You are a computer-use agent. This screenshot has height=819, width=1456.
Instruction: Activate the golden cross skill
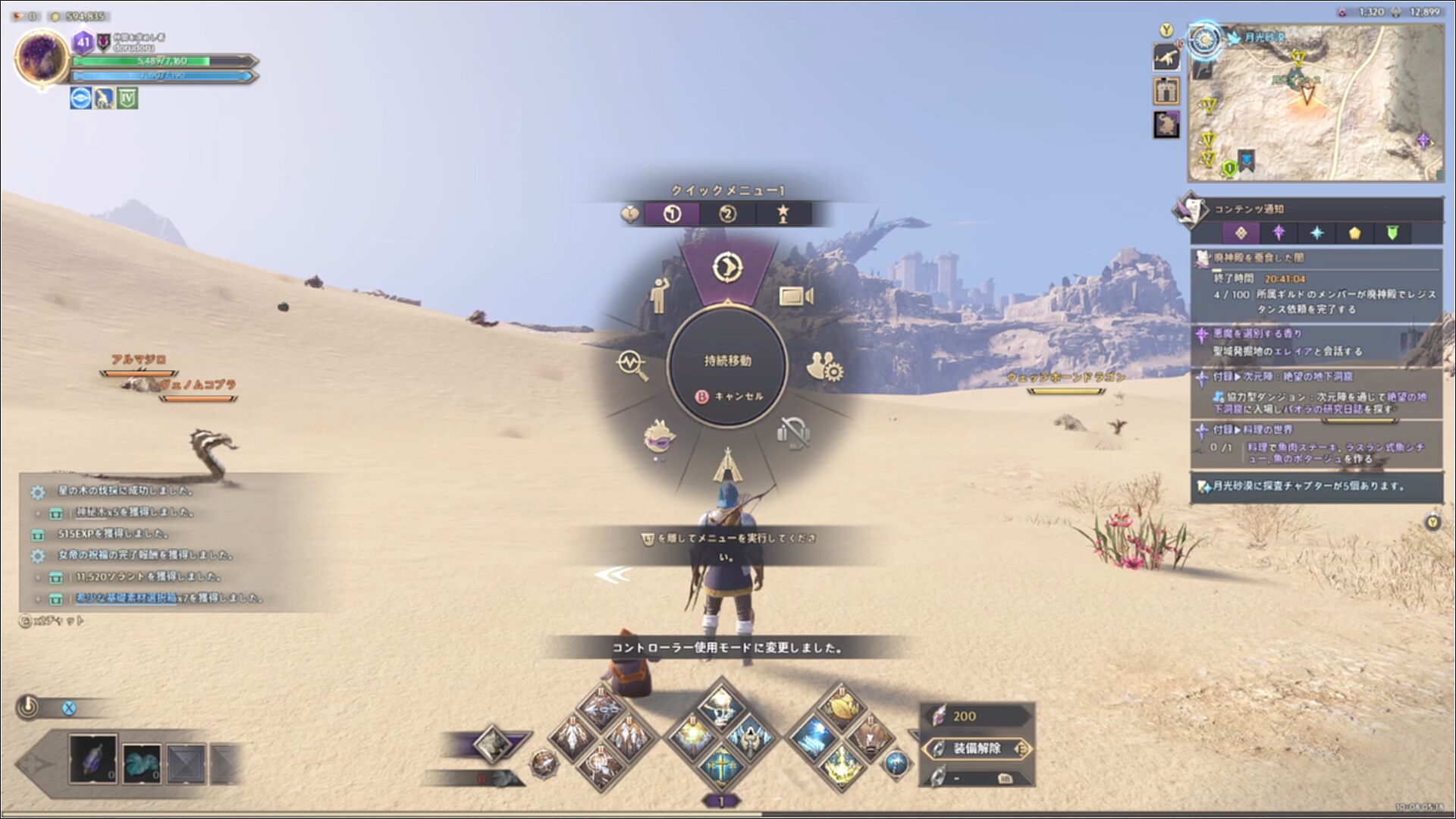tap(720, 766)
